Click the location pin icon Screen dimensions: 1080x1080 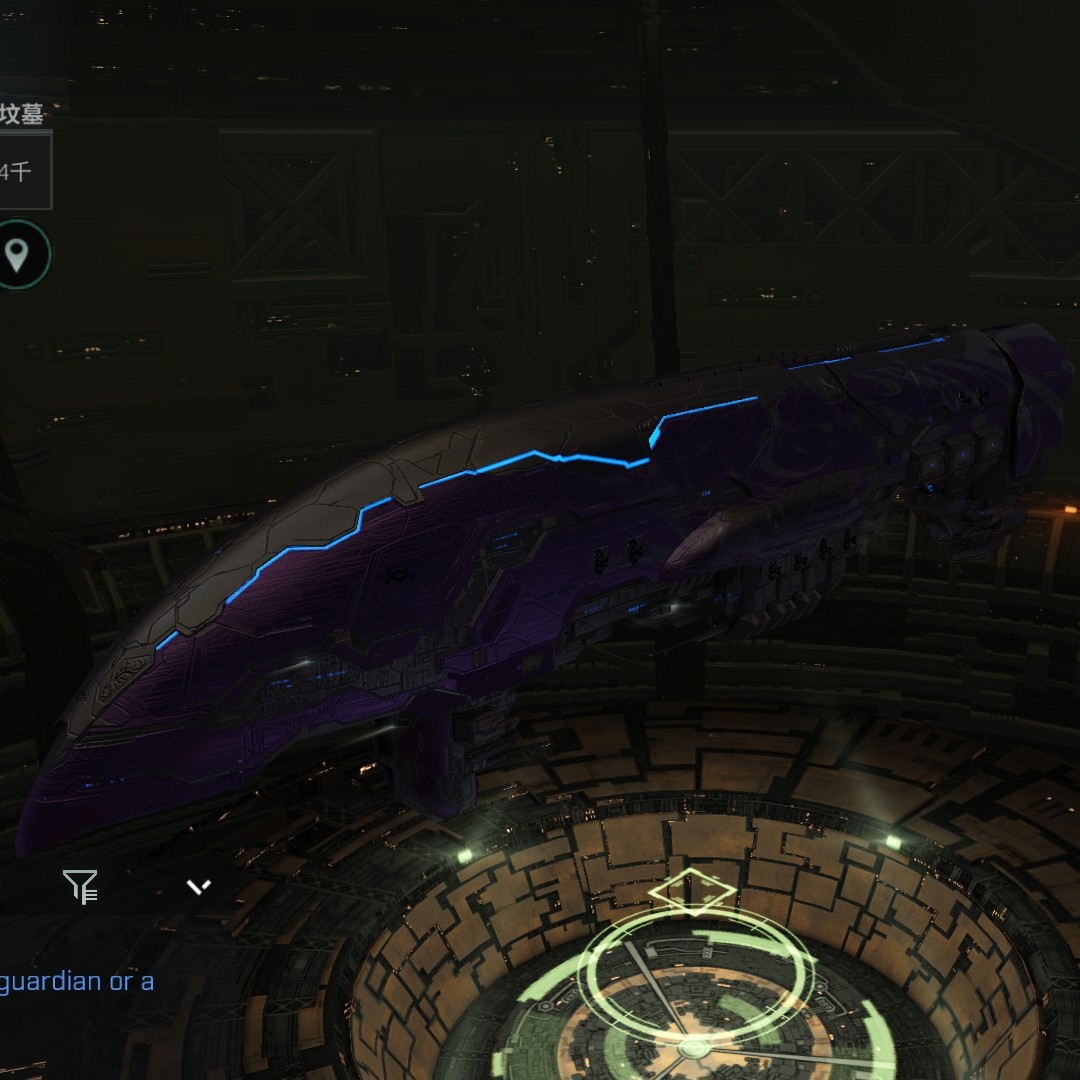point(17,255)
